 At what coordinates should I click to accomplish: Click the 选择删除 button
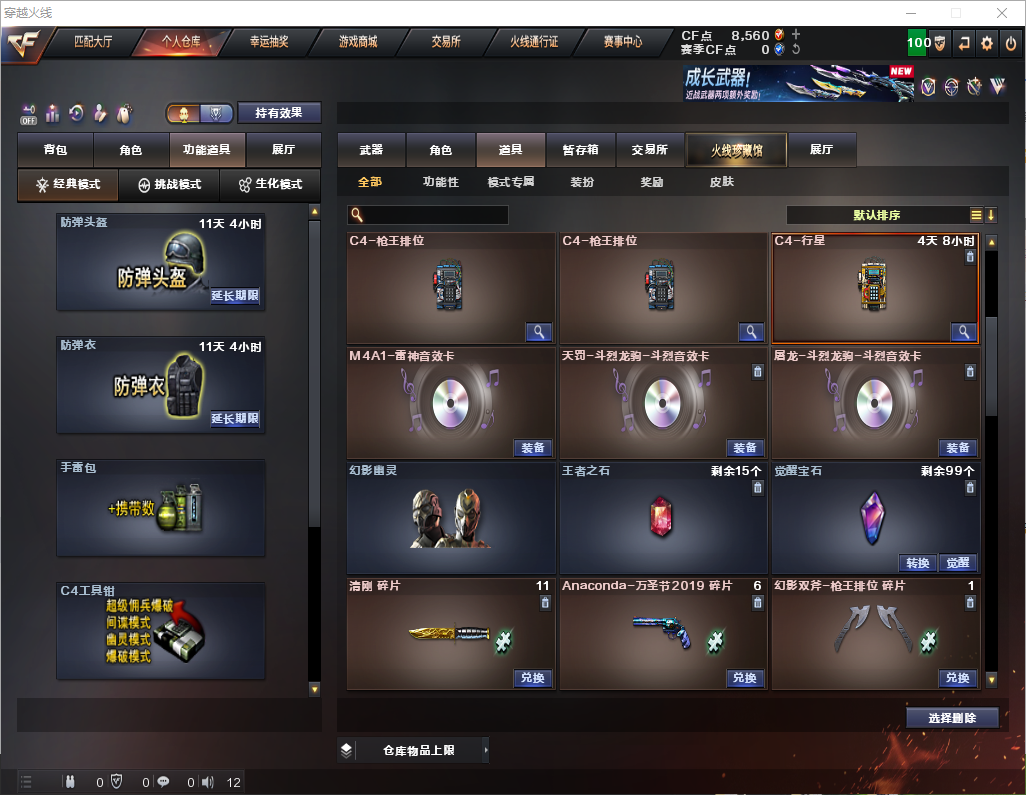click(x=952, y=718)
